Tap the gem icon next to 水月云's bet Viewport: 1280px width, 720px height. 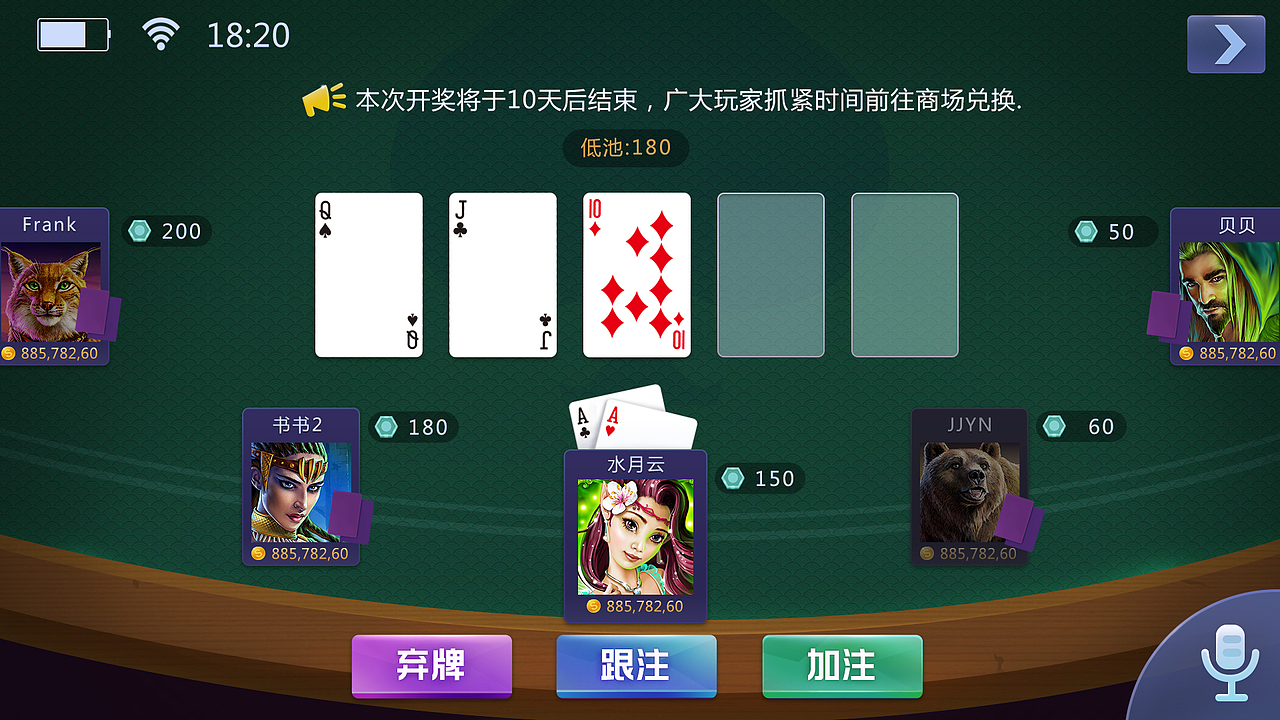tap(734, 478)
